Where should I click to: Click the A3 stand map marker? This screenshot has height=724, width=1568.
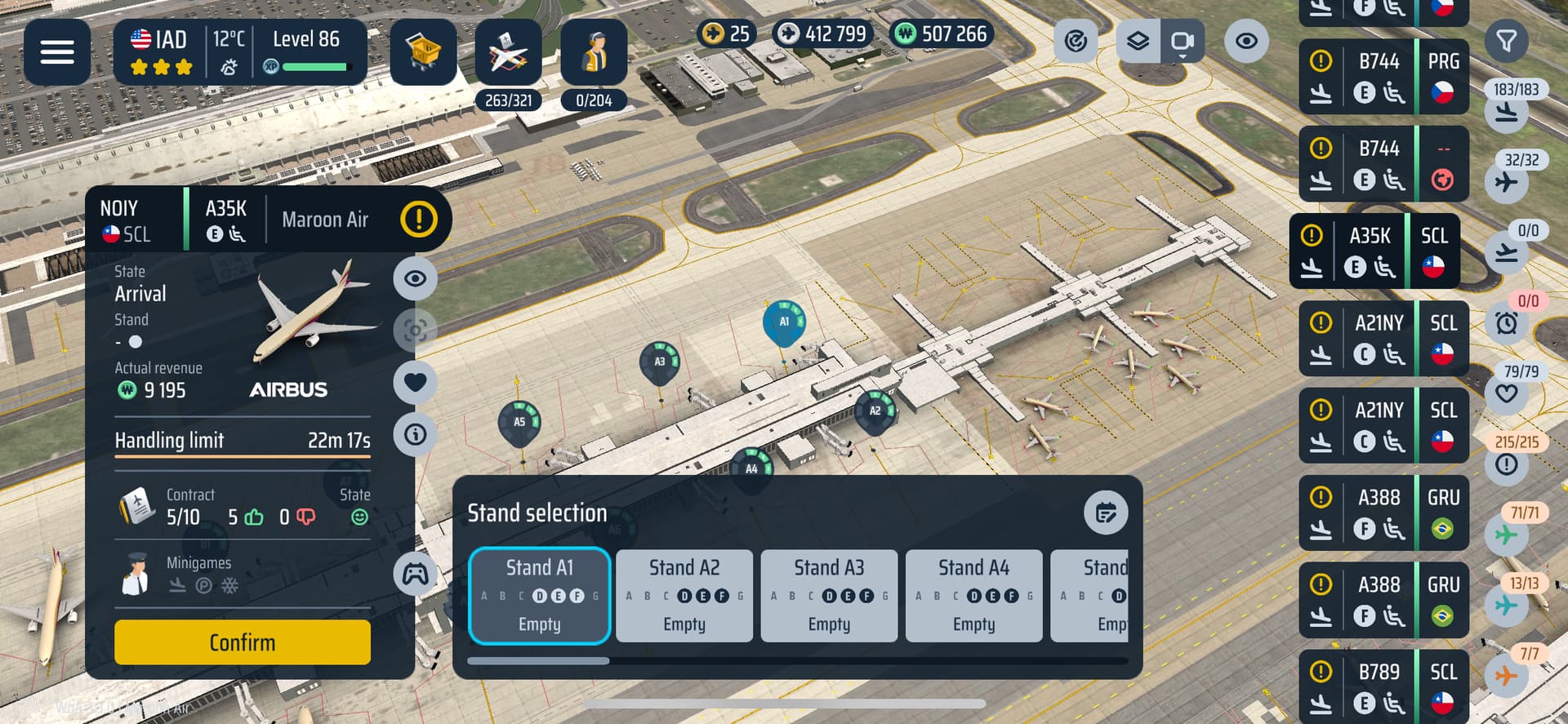click(660, 362)
